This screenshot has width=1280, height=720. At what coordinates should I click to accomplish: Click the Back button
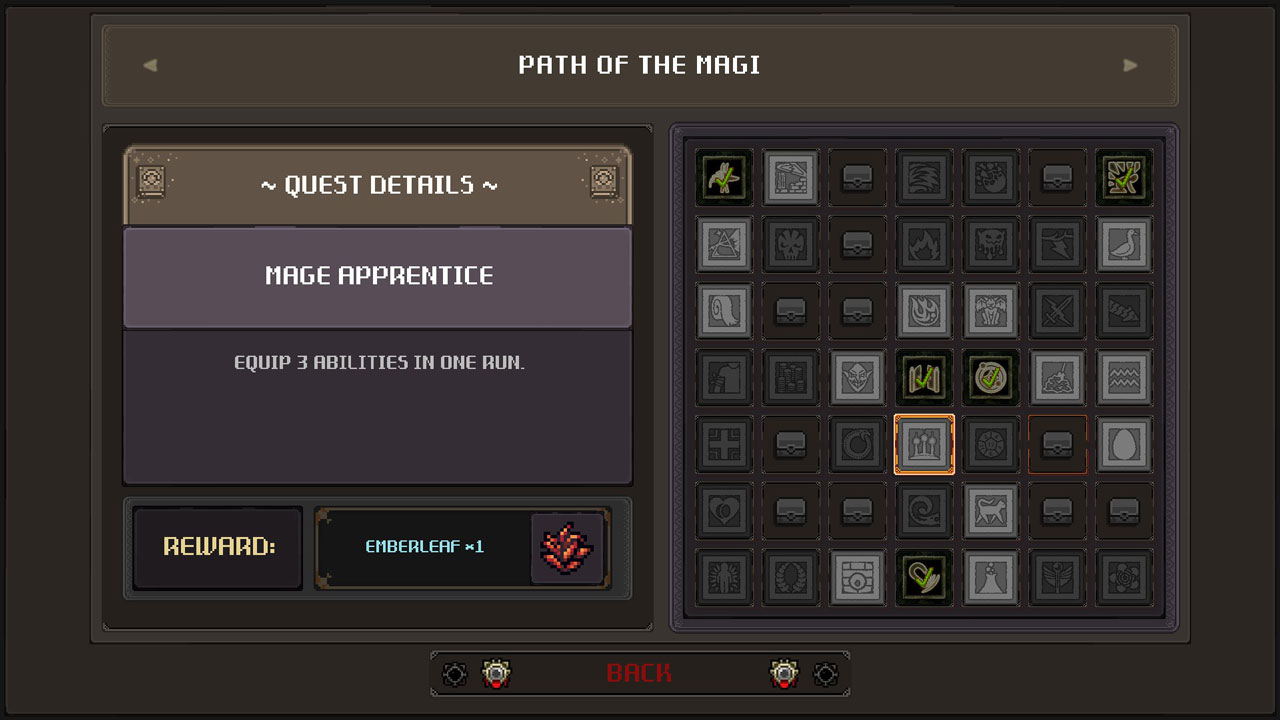[639, 673]
